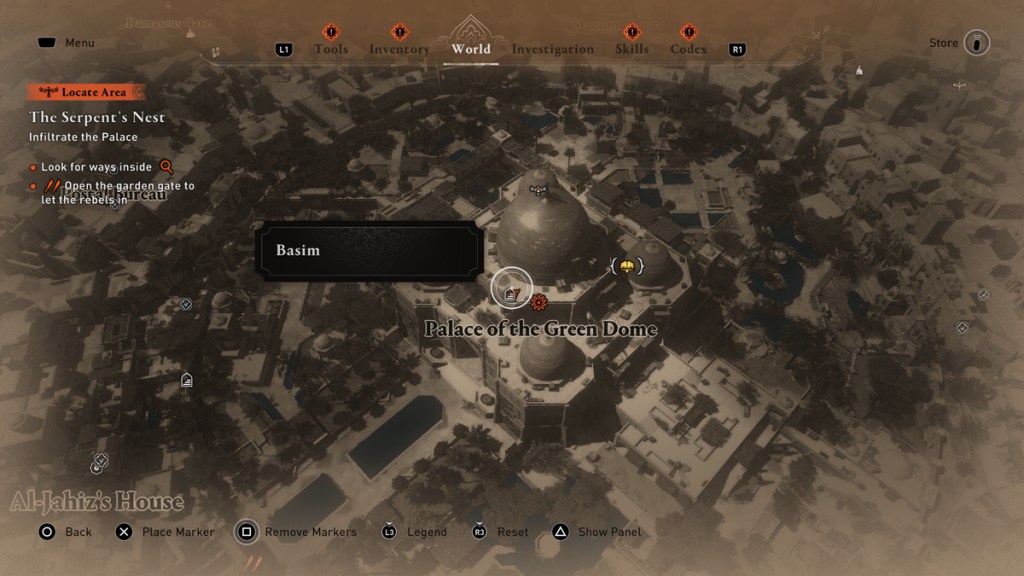
Task: Open the Inventory tab
Action: 399,49
